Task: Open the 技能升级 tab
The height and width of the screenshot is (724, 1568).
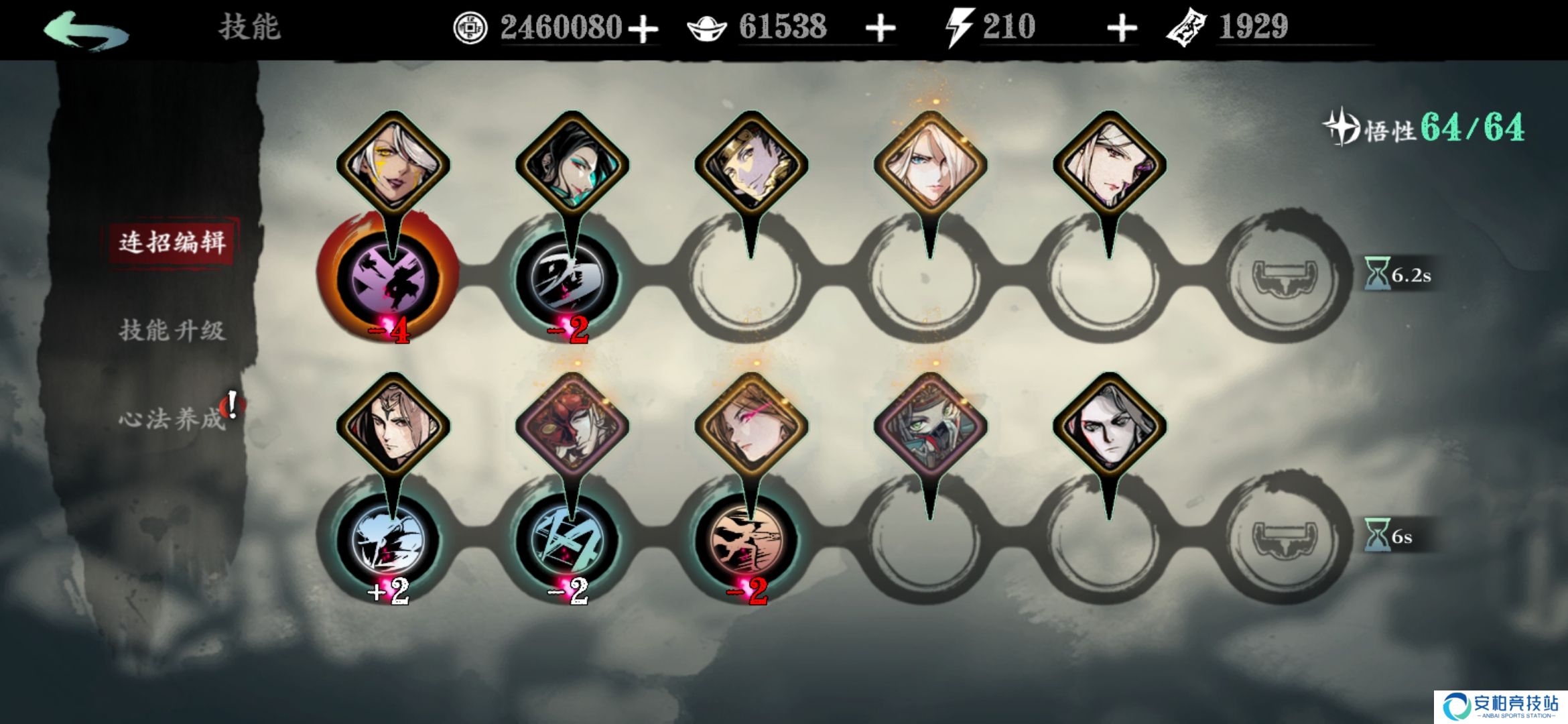Action: pyautogui.click(x=172, y=330)
